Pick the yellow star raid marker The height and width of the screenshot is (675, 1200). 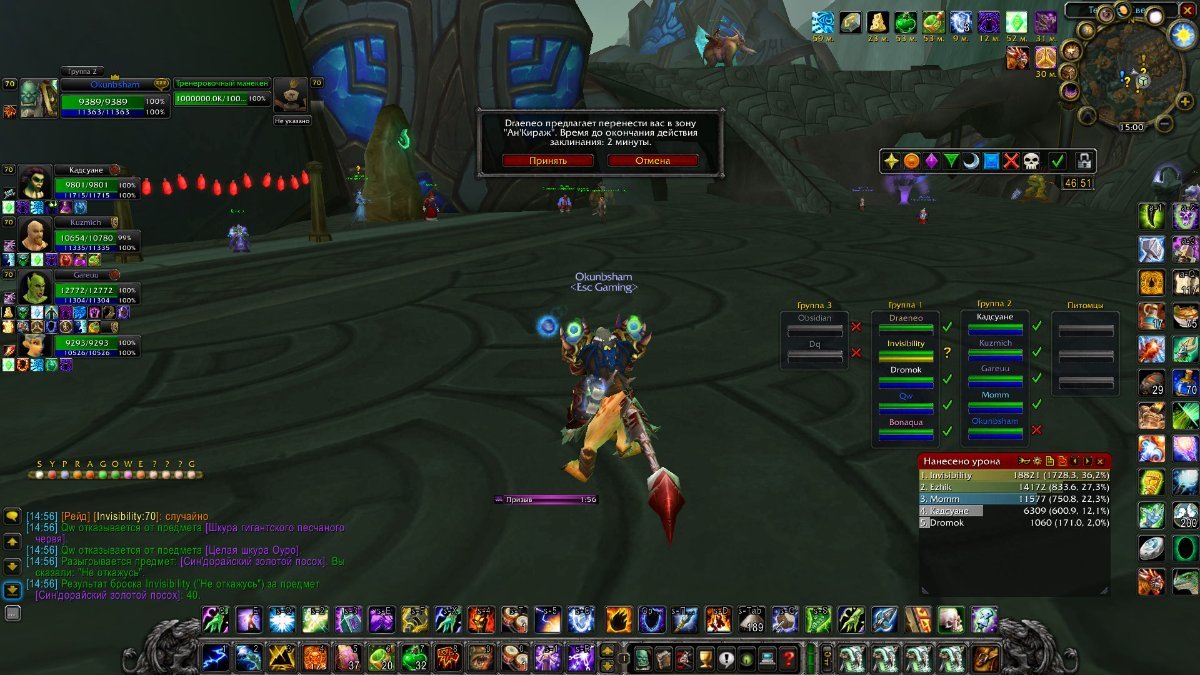(890, 161)
